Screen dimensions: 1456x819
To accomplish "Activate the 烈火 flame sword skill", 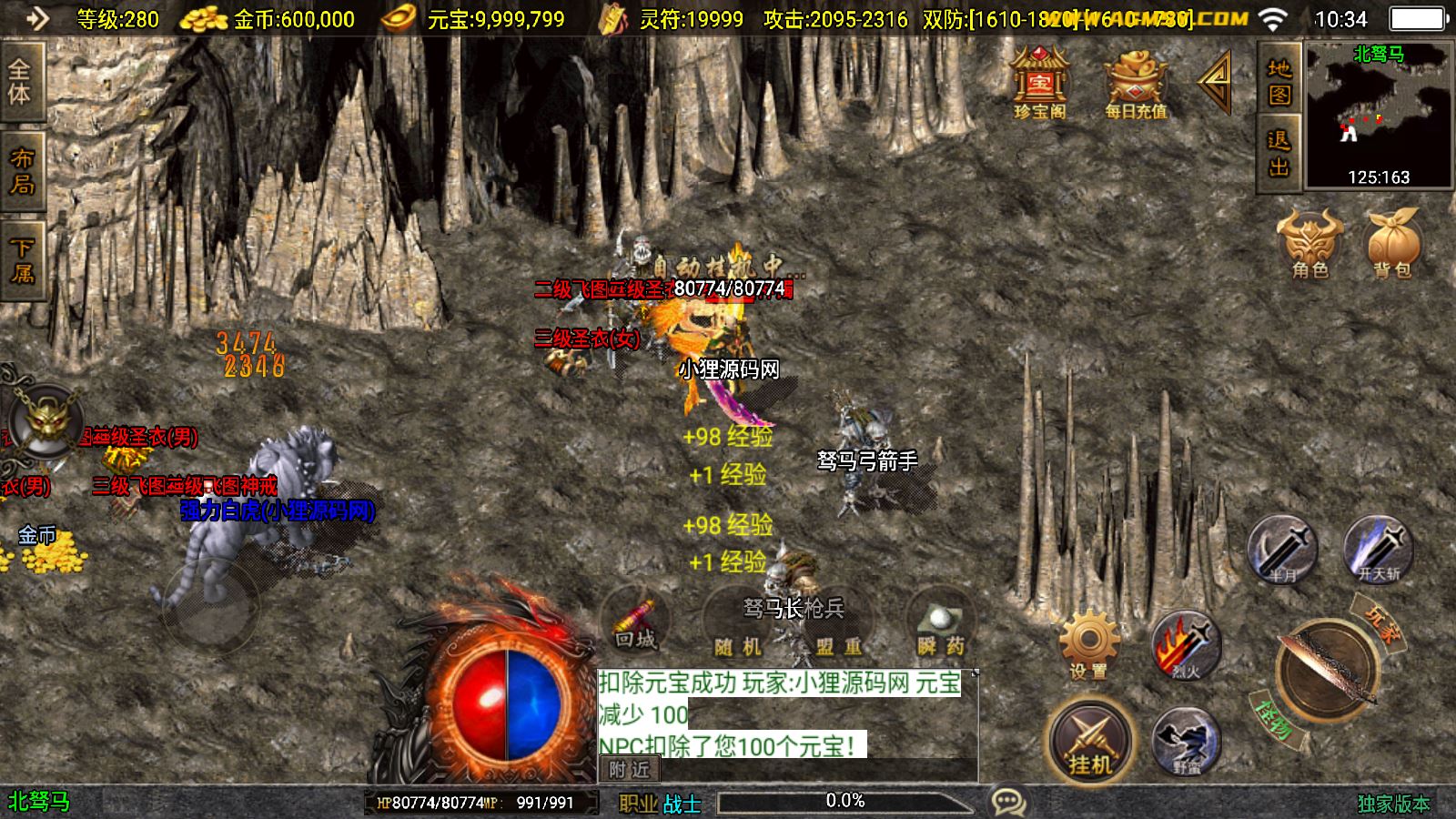I will (x=1185, y=646).
